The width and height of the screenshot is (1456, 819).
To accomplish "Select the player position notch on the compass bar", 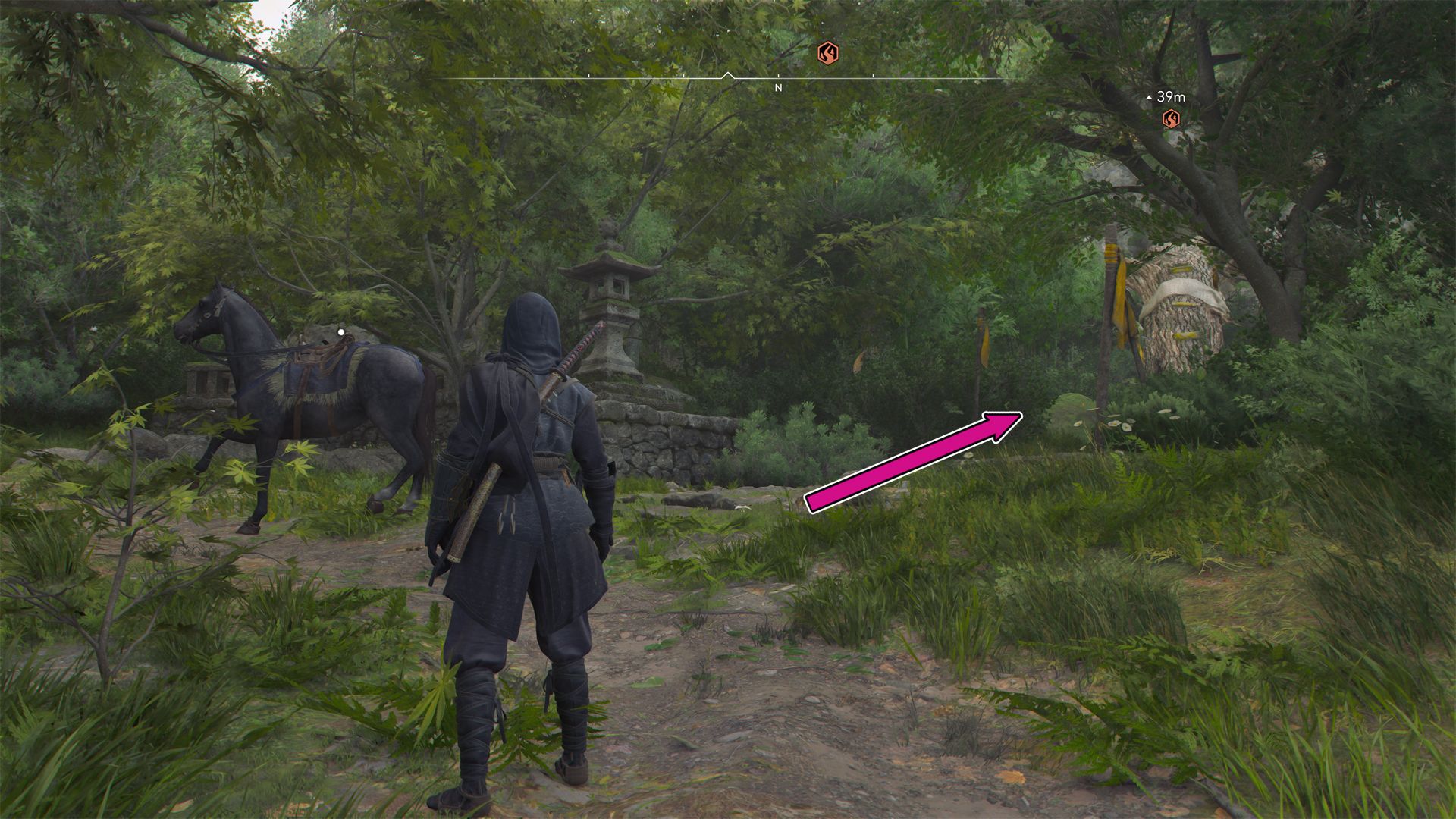I will tap(729, 74).
